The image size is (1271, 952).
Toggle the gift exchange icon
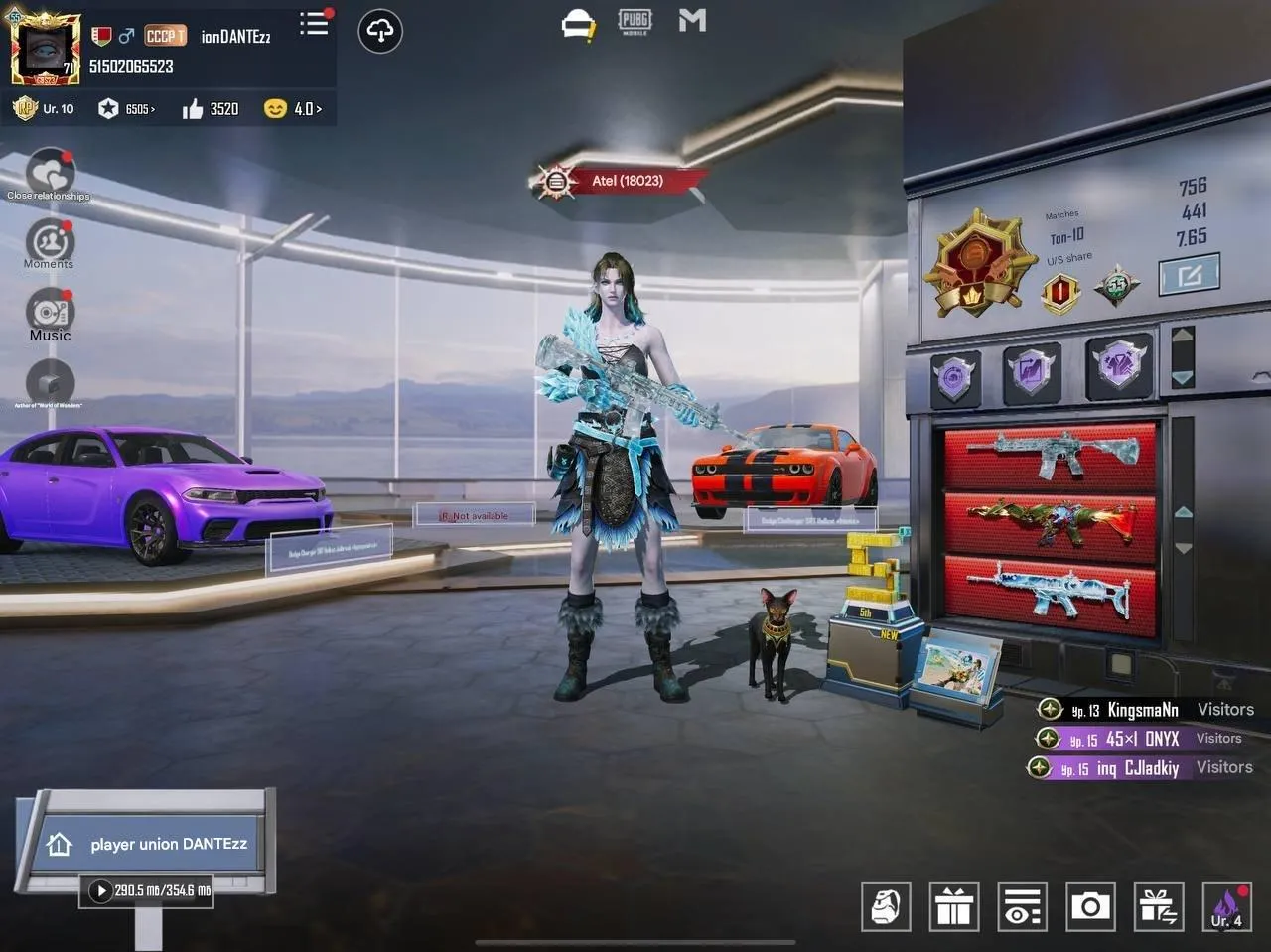pyautogui.click(x=1158, y=906)
